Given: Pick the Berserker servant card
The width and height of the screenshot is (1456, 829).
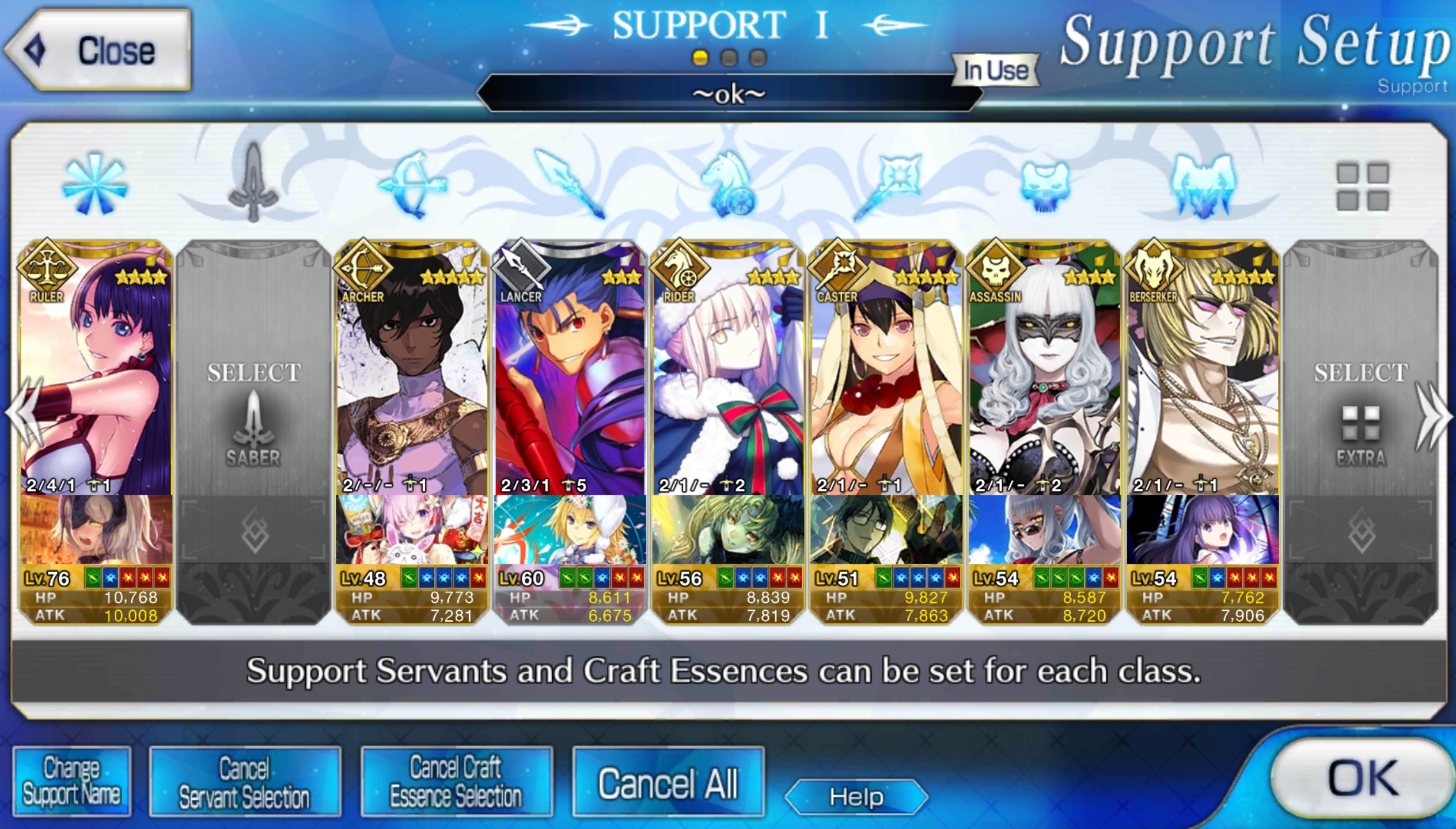Looking at the screenshot, I should 1202,368.
